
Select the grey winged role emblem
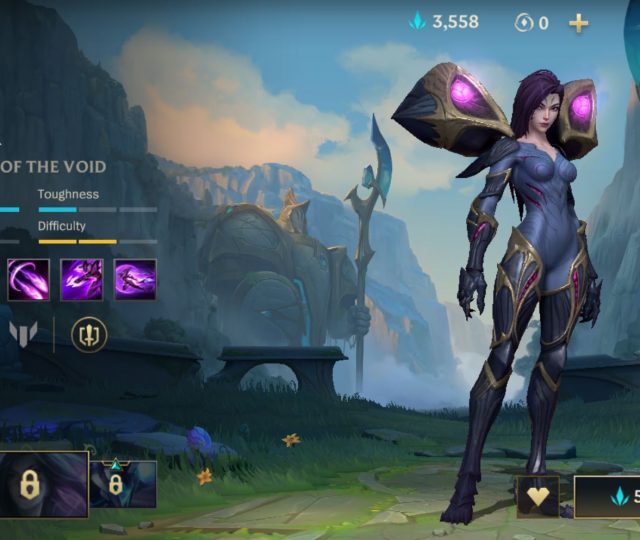pos(23,334)
